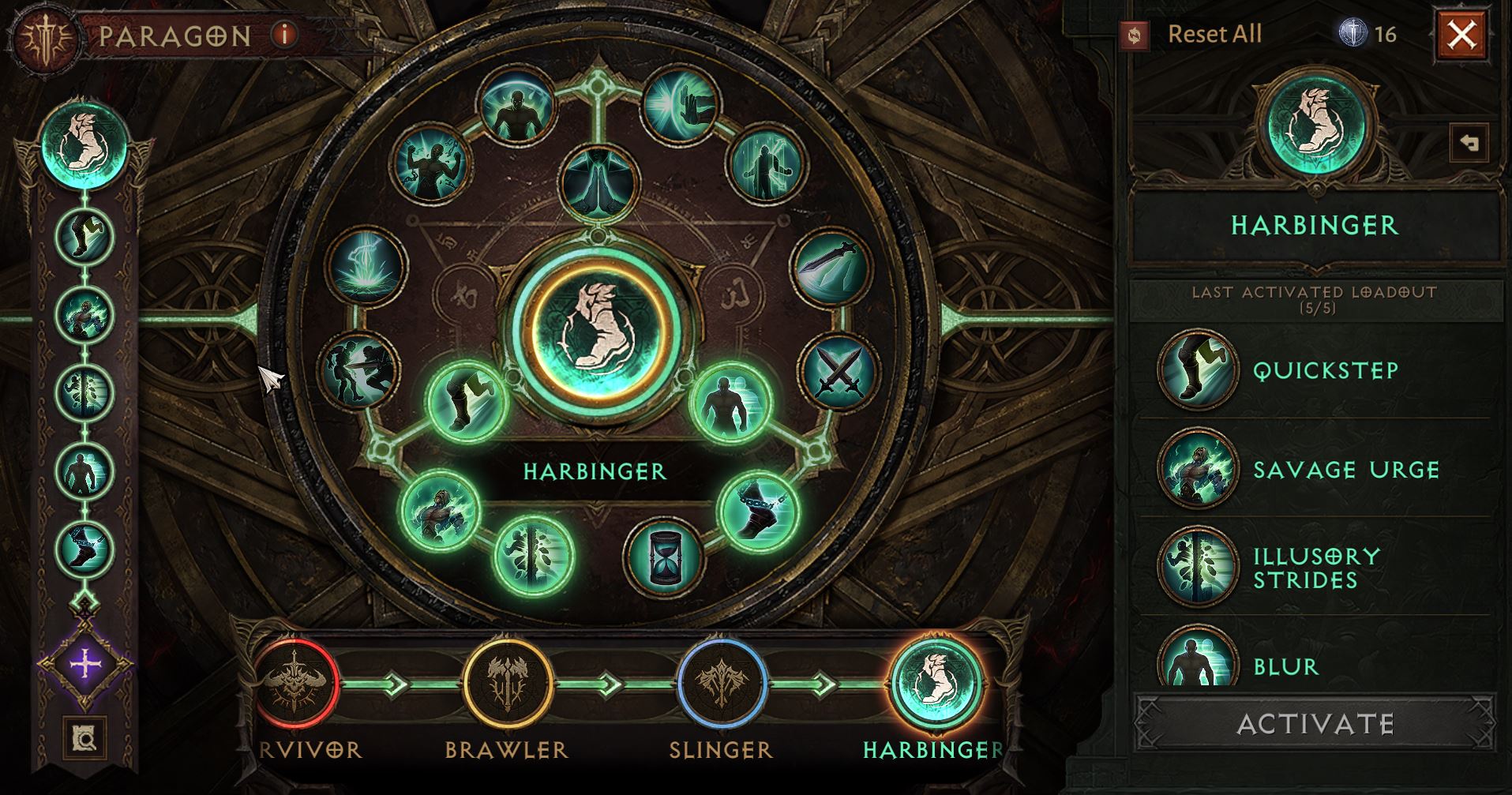This screenshot has width=1512, height=795.
Task: Select the Survivor tree with red ring
Action: click(x=297, y=681)
